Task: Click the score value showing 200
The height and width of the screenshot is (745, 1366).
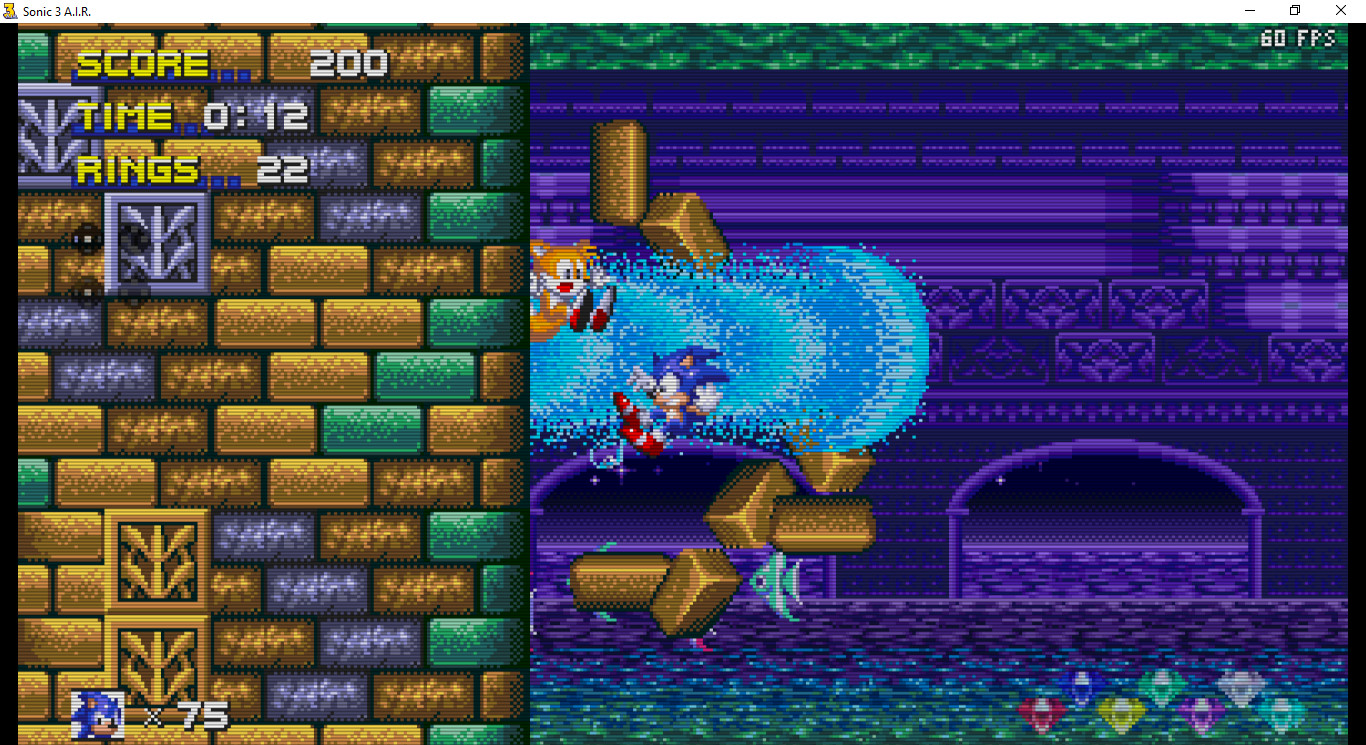Action: pos(352,62)
